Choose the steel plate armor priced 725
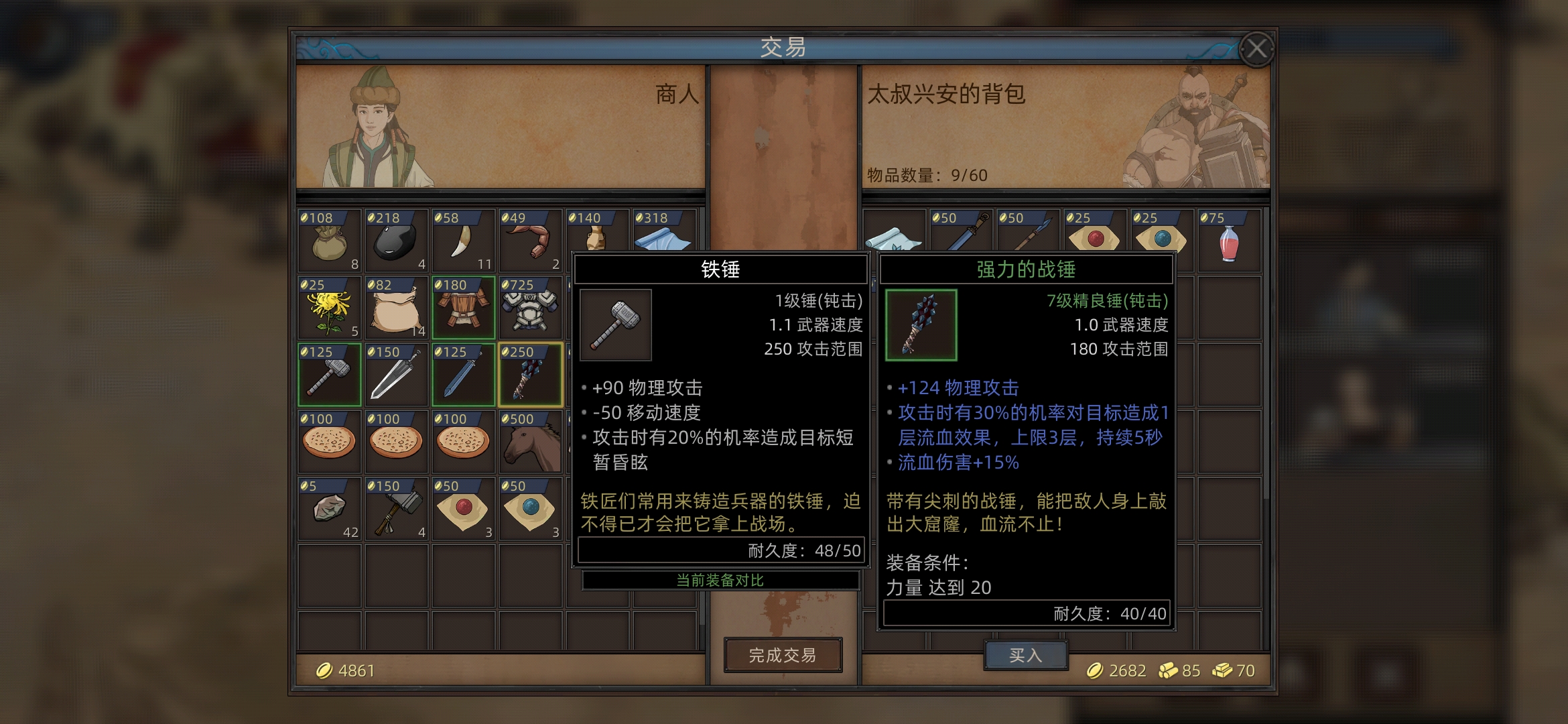 [x=530, y=308]
